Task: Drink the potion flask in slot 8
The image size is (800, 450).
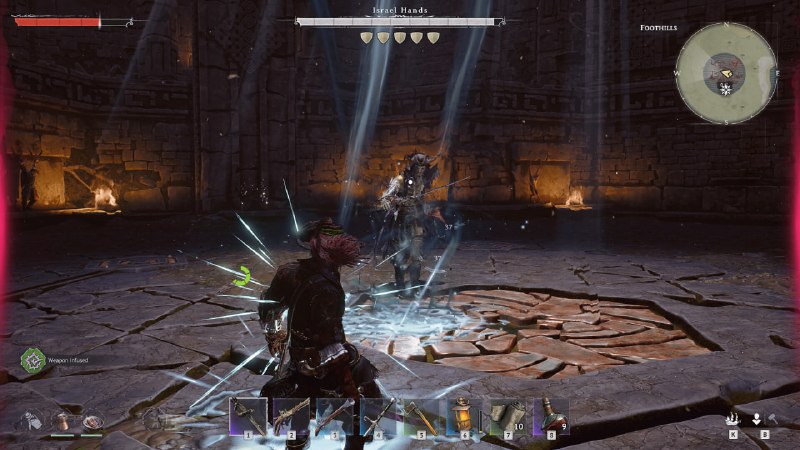Action: pos(550,415)
